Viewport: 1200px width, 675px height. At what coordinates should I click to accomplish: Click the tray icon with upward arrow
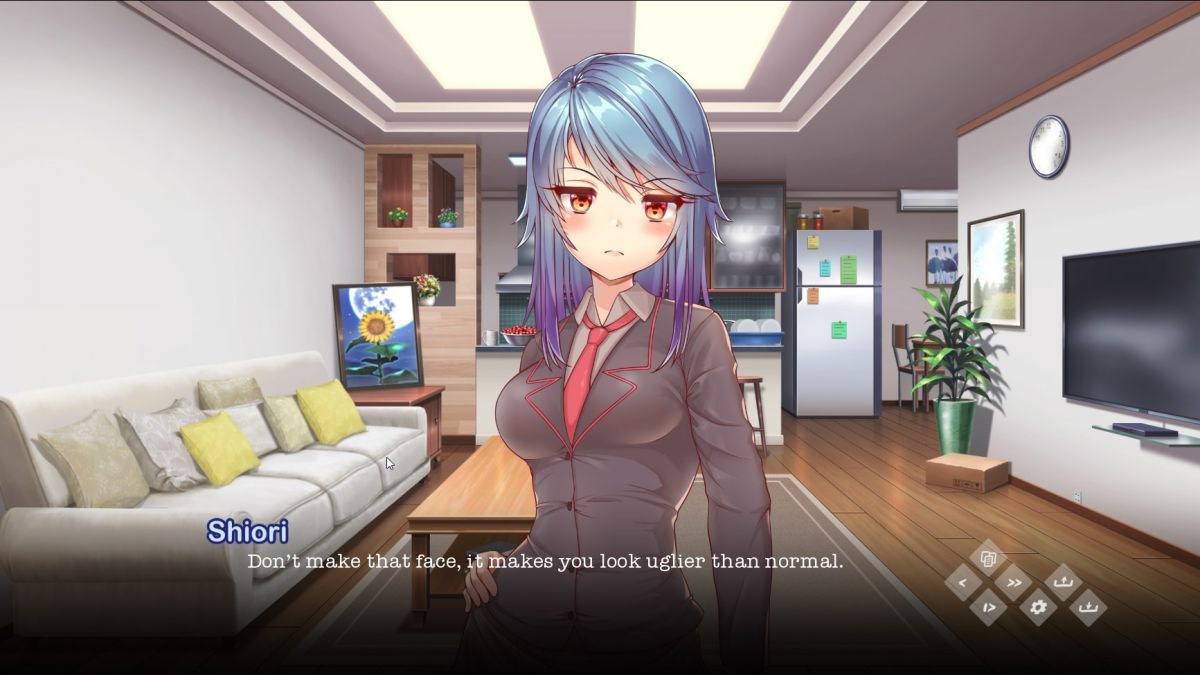pyautogui.click(x=1063, y=582)
